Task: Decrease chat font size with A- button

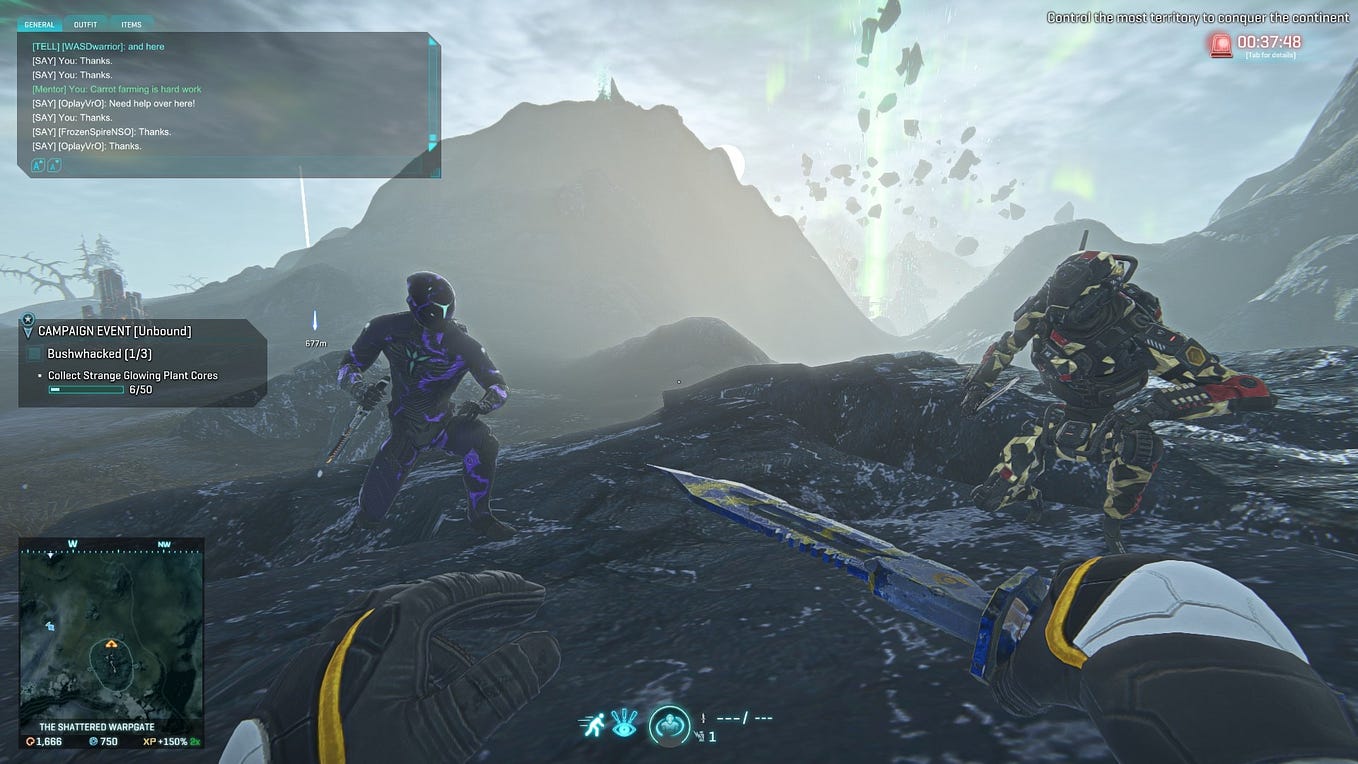Action: point(54,165)
